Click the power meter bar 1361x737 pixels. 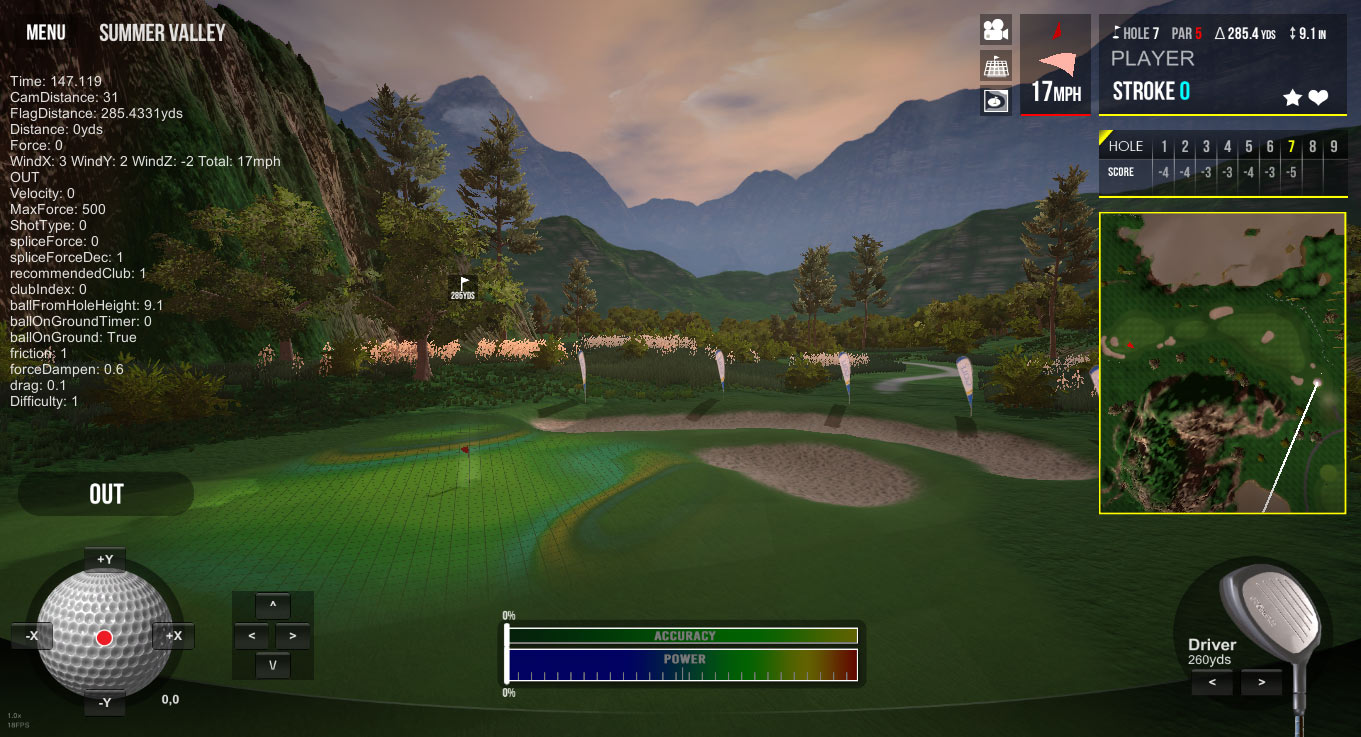(682, 665)
